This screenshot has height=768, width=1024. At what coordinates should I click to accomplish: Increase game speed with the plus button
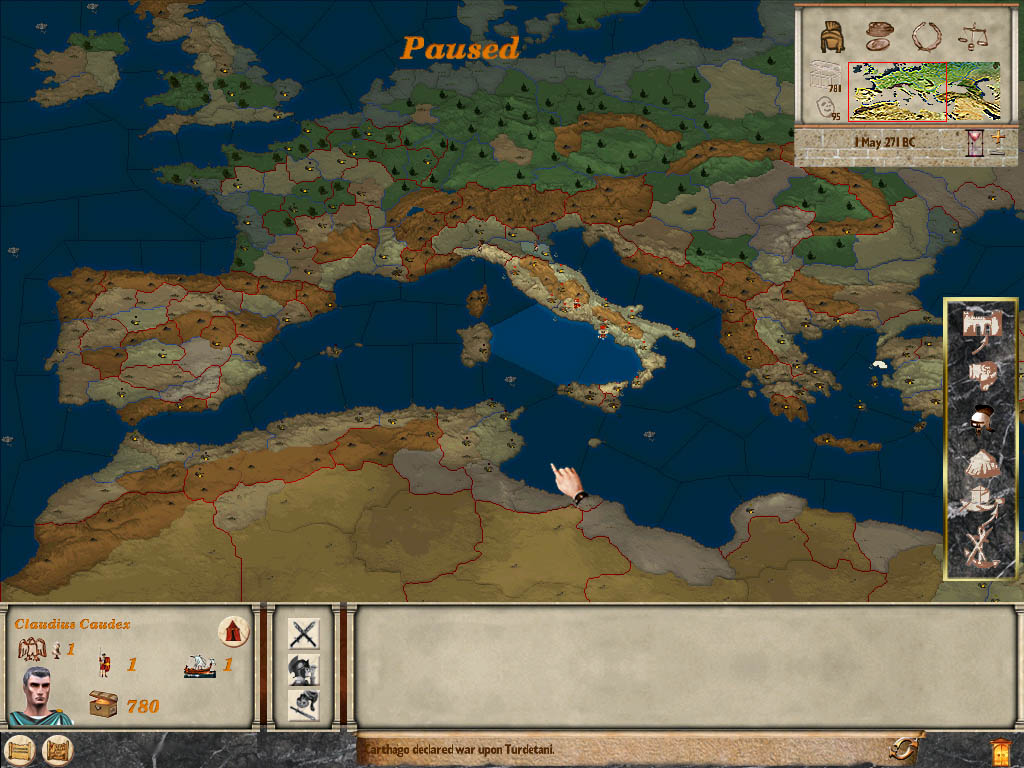click(997, 134)
